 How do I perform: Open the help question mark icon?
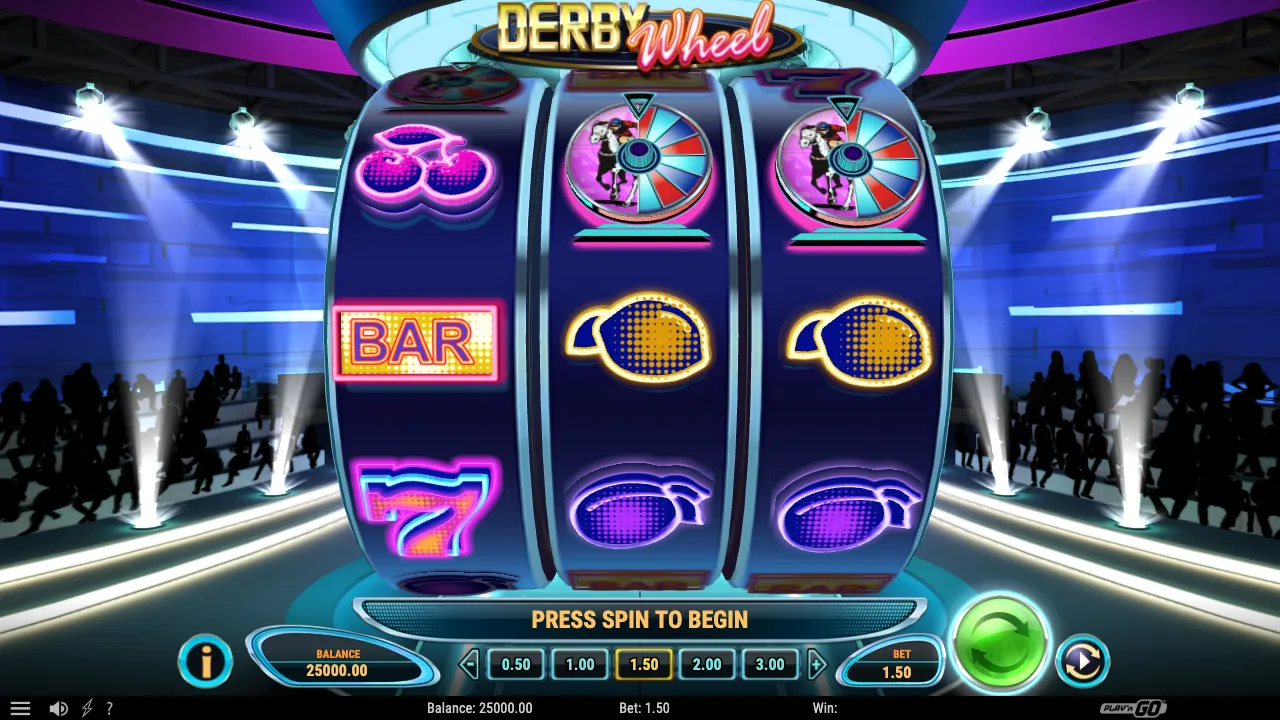point(110,708)
